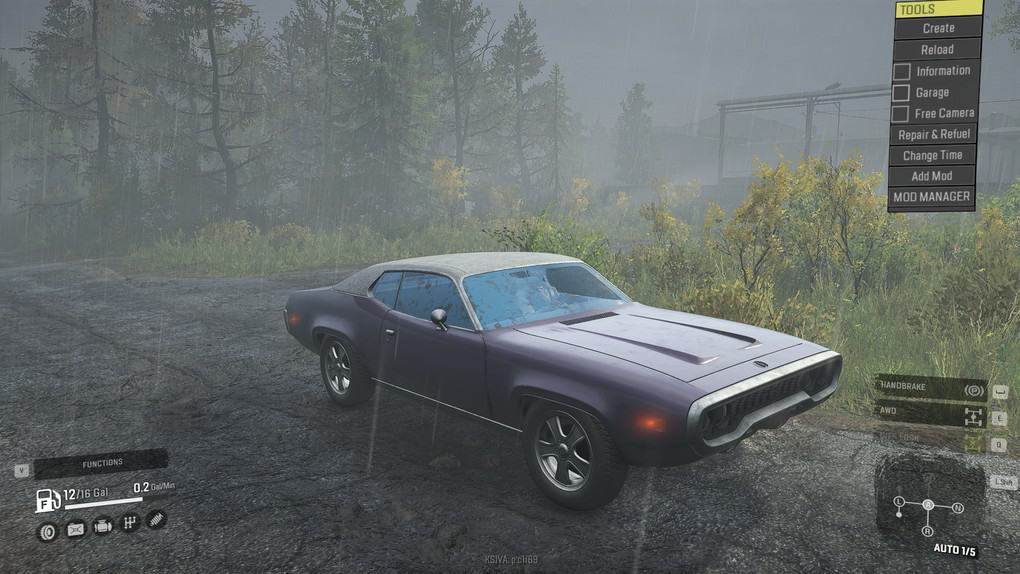The image size is (1020, 574).
Task: Toggle the Information checkbox
Action: [x=901, y=71]
